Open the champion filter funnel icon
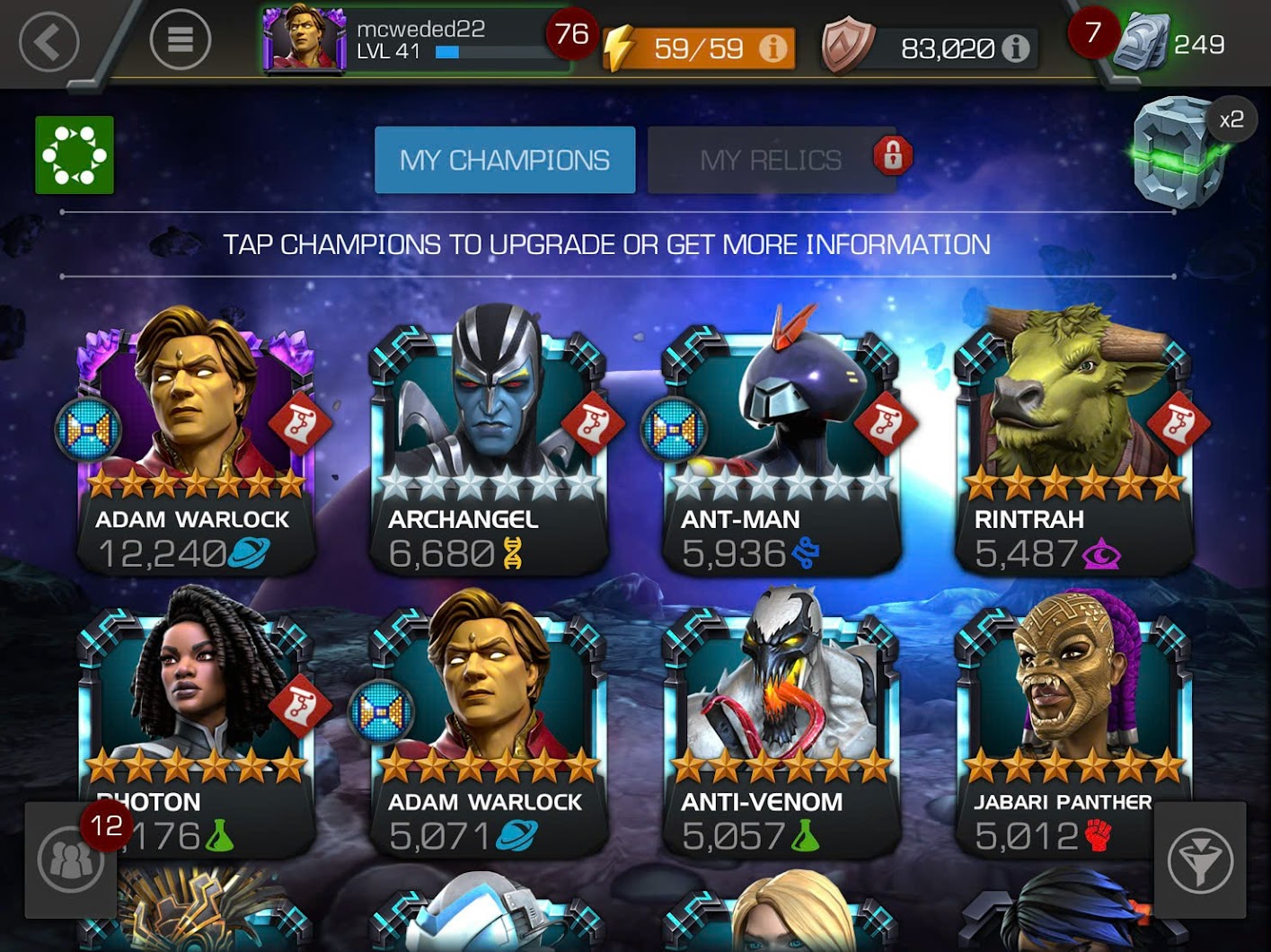Screen dimensions: 1271x952 click(1202, 860)
